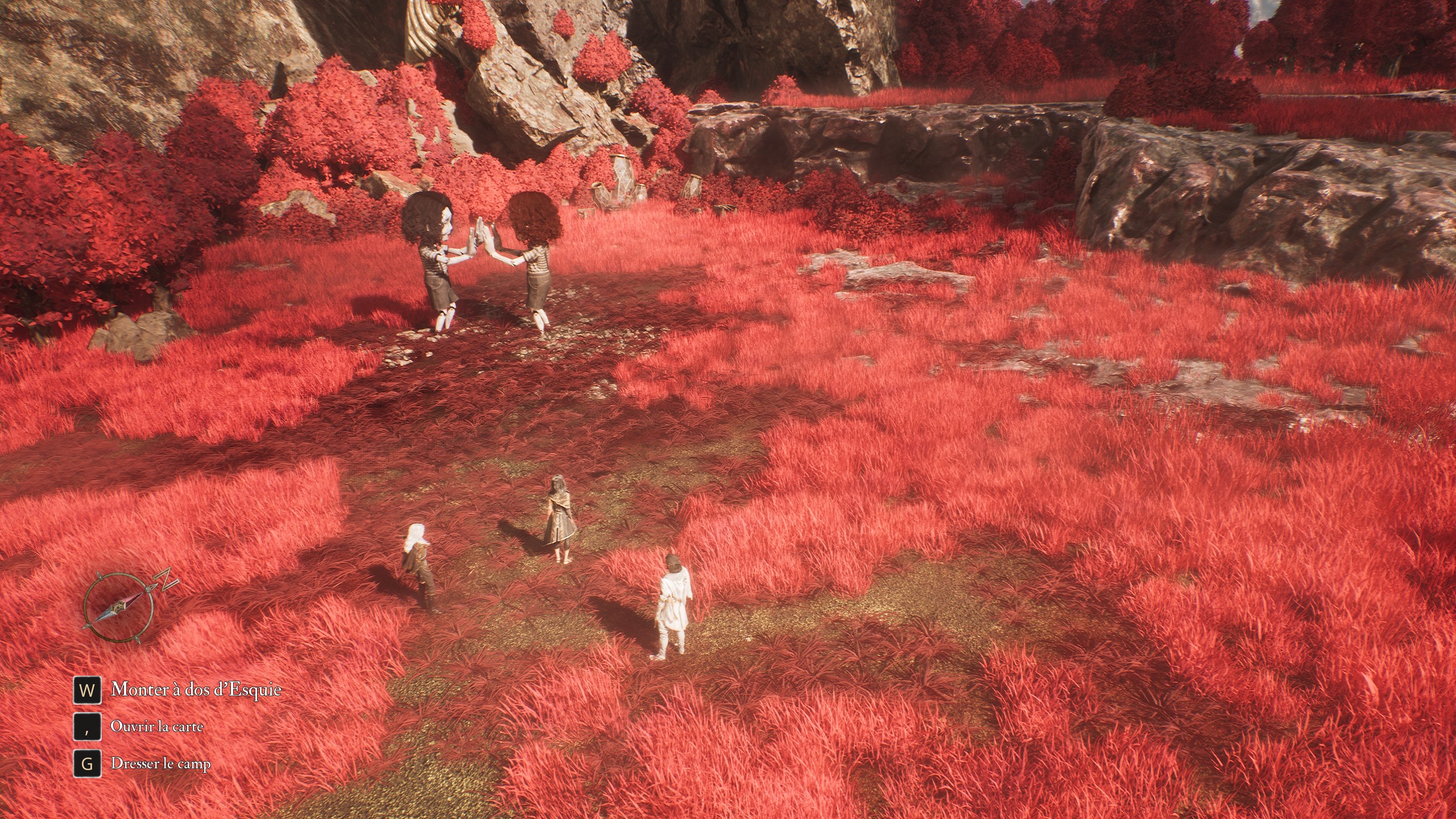Click the comma key prompt icon
The width and height of the screenshot is (1456, 819).
87,726
